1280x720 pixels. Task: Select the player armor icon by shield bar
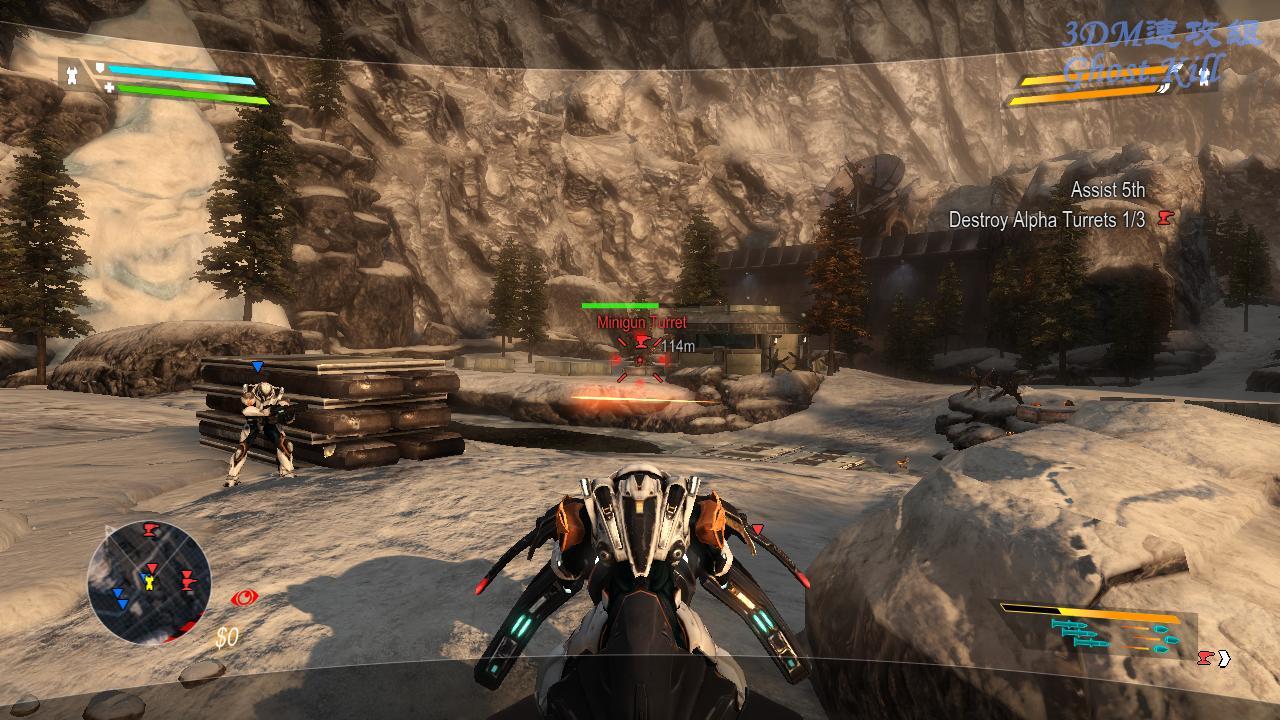tap(71, 74)
